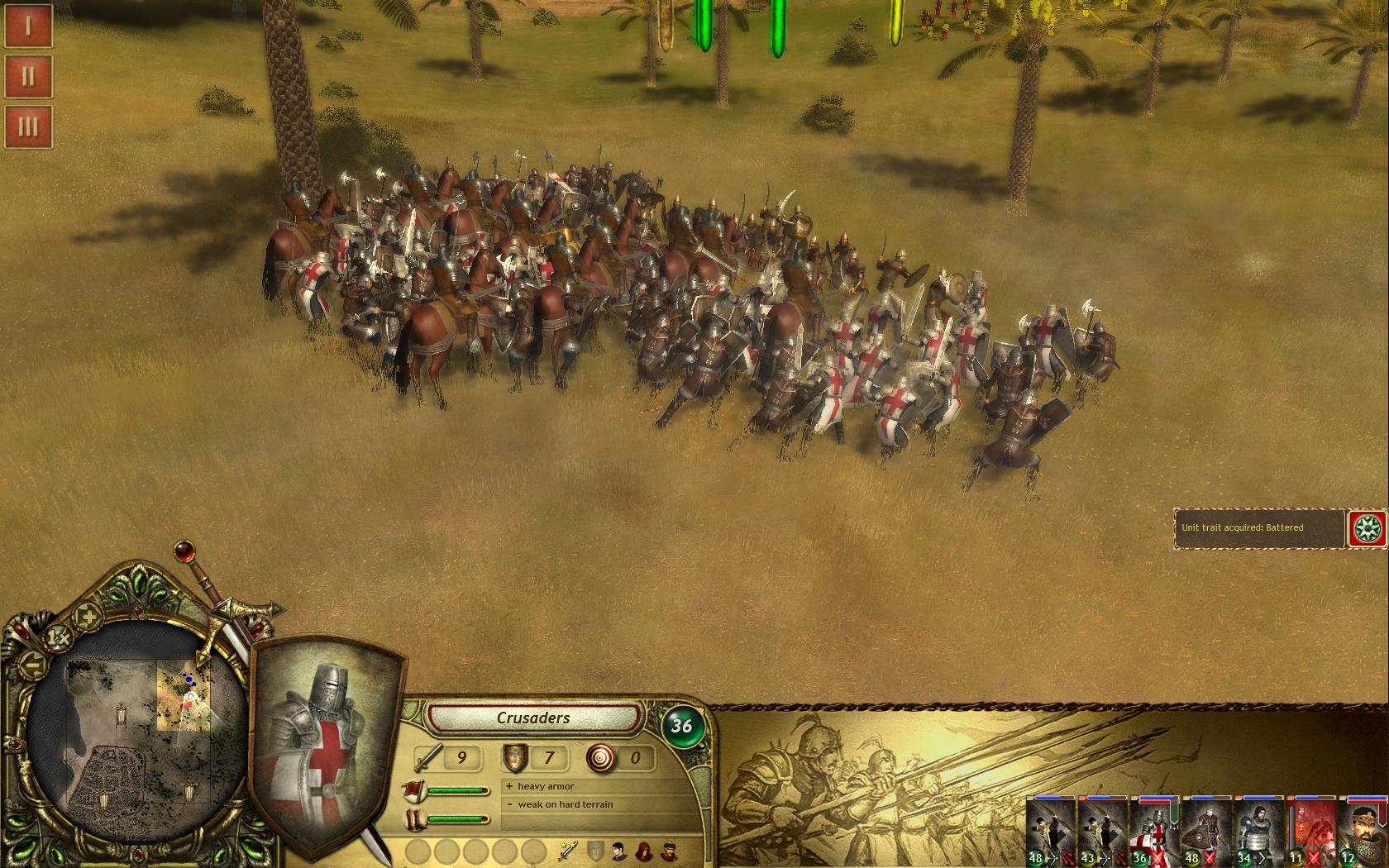Click the starred sword upgrade icon

click(x=567, y=850)
